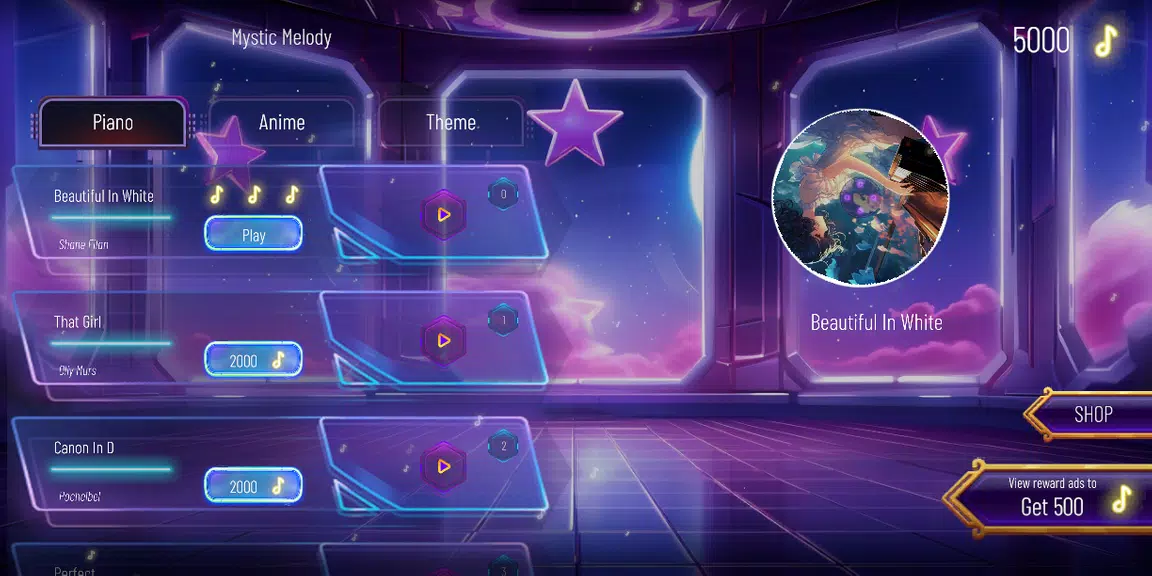This screenshot has height=576, width=1152.
Task: Play the Beautiful In White song
Action: pyautogui.click(x=253, y=235)
